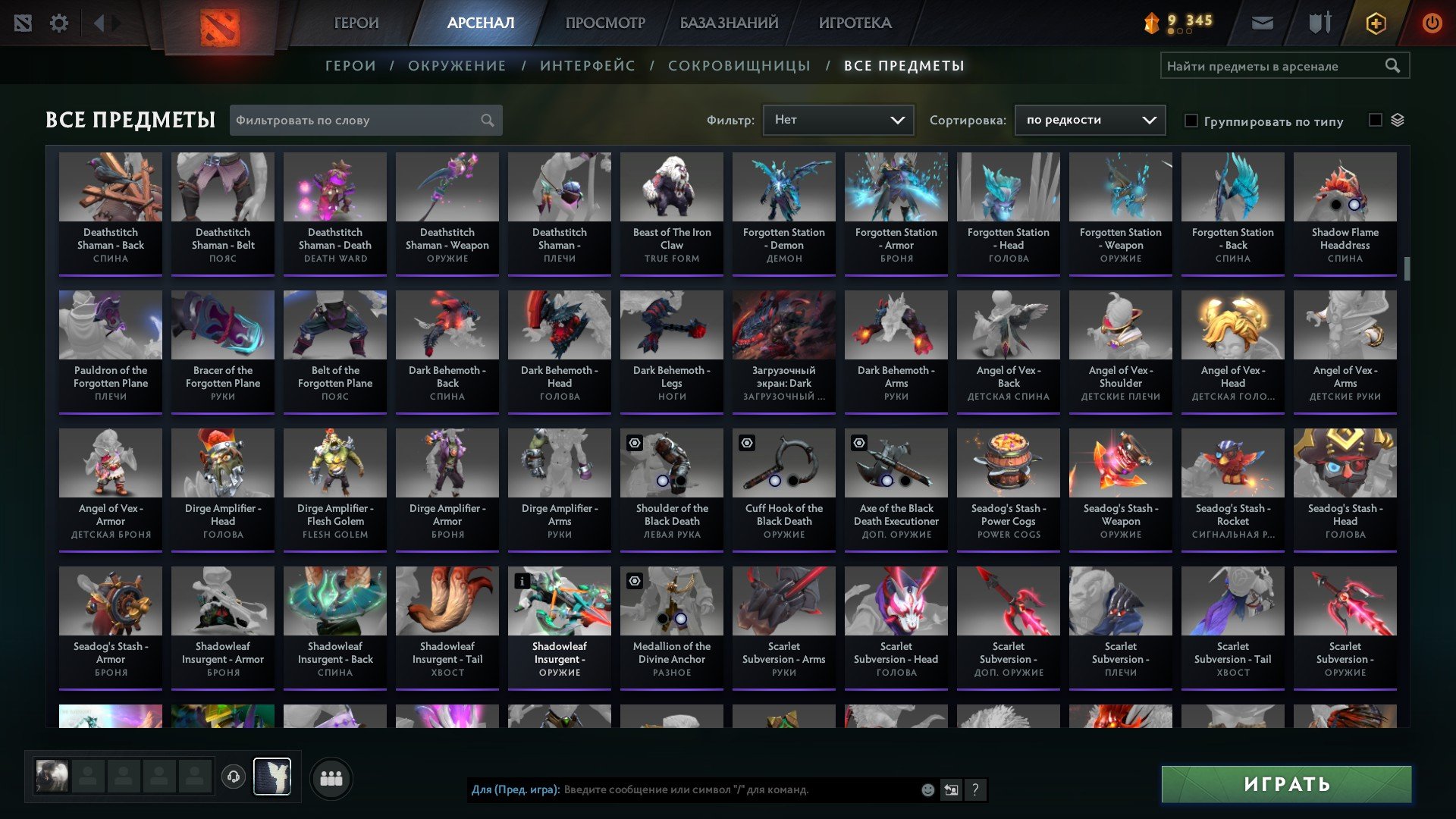Image resolution: width=1456 pixels, height=819 pixels.
Task: Click the red power button to exit
Action: tap(1432, 22)
